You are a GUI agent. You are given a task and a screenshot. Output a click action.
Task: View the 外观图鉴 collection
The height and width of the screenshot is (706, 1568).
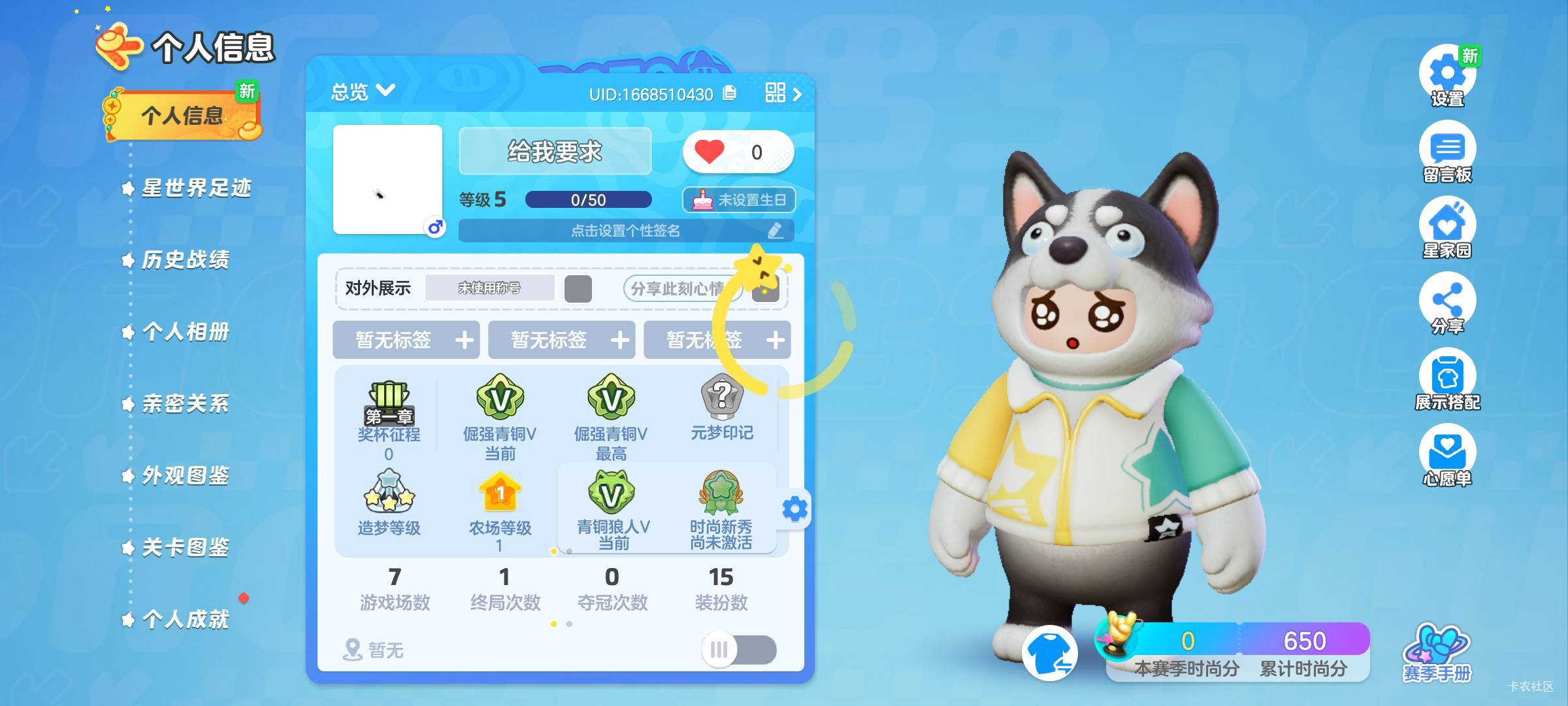(x=185, y=476)
